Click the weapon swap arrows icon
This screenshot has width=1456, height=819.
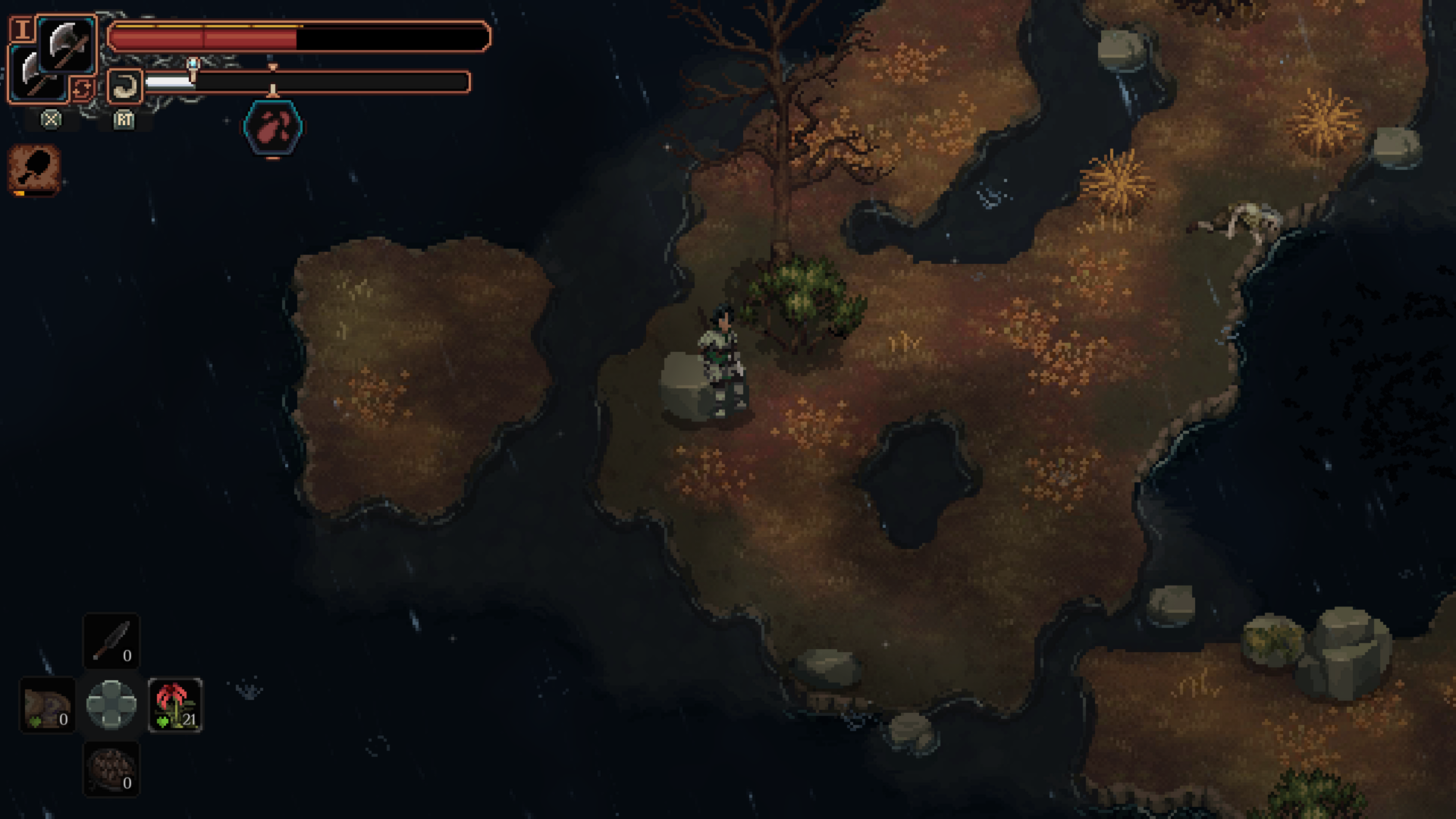(x=82, y=89)
